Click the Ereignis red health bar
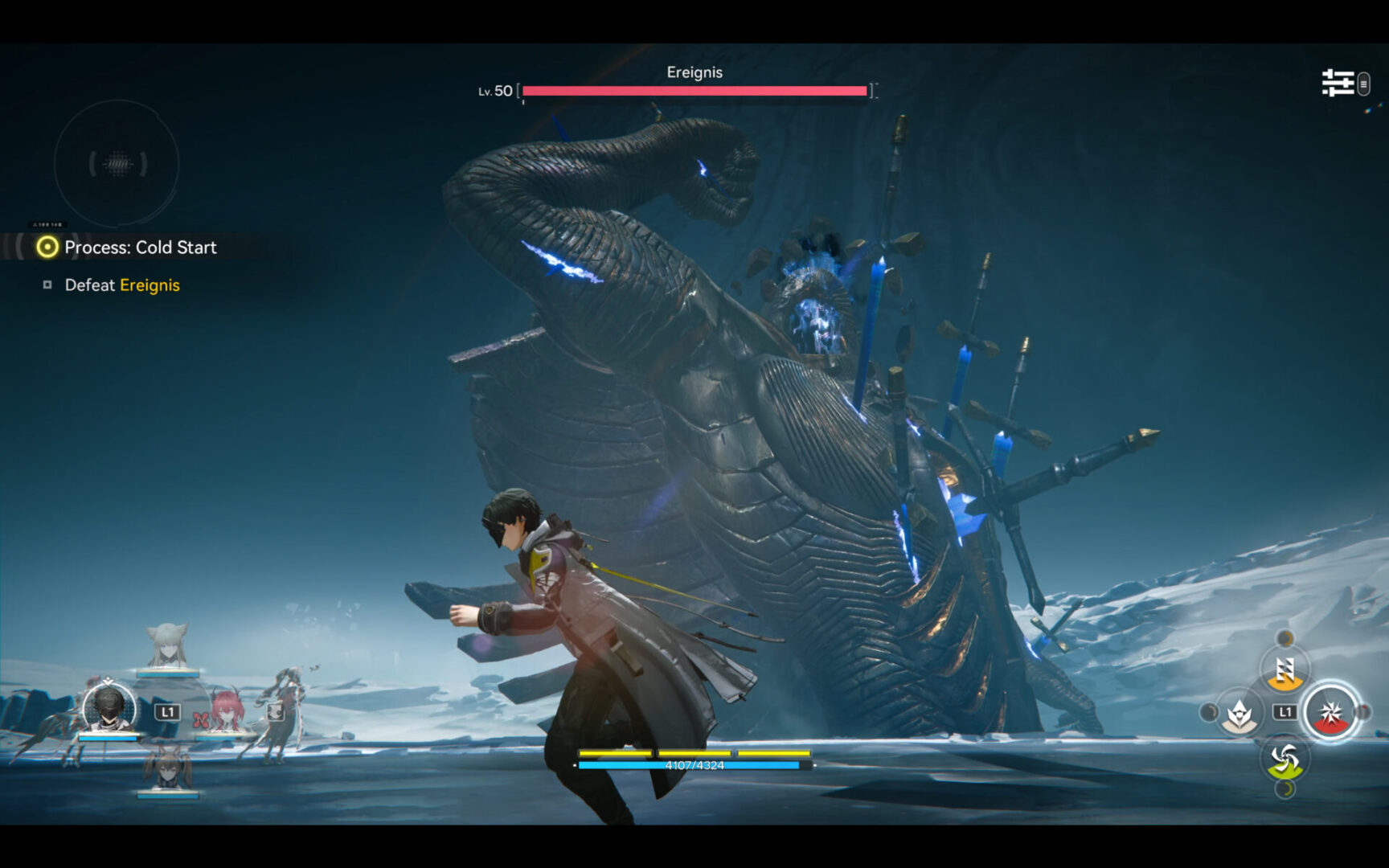1389x868 pixels. click(x=696, y=91)
